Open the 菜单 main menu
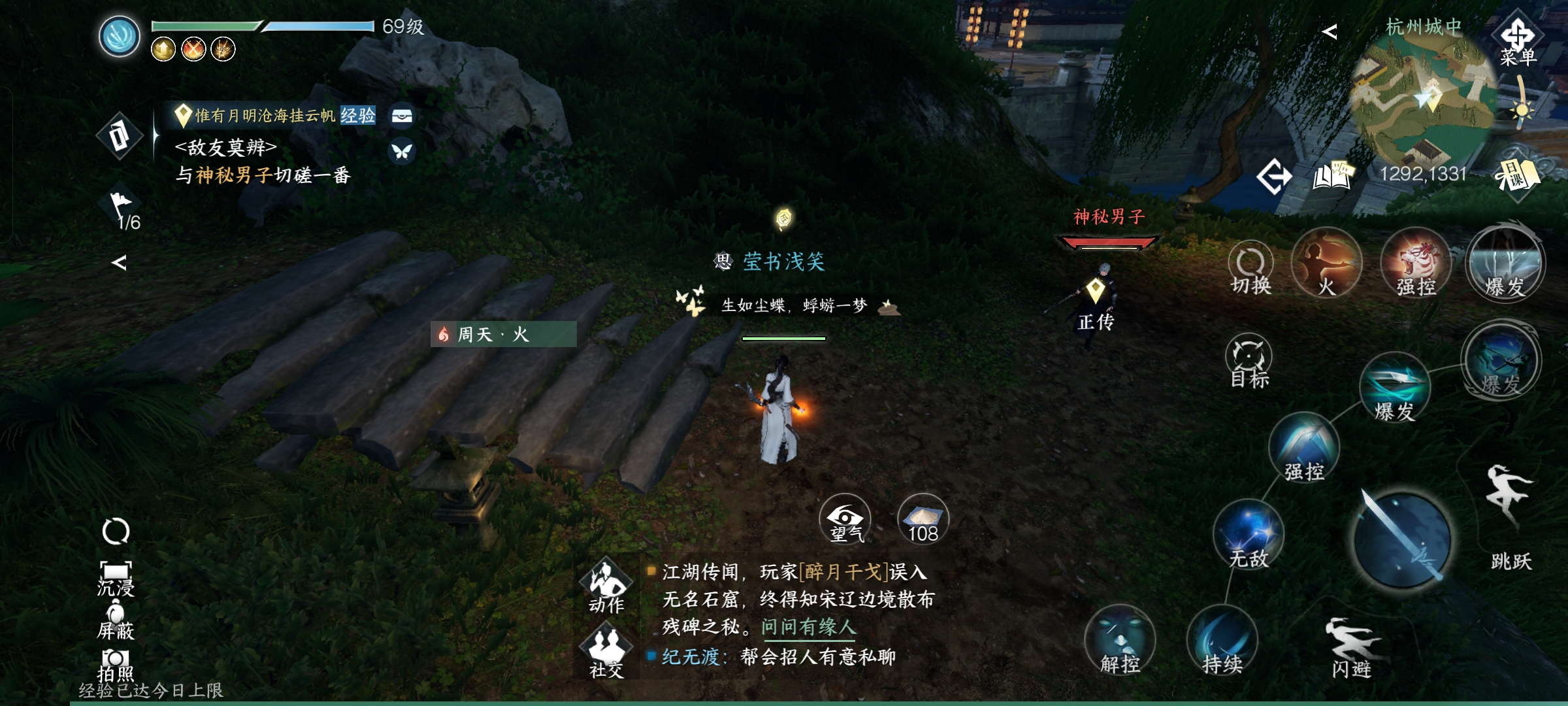 click(x=1517, y=41)
